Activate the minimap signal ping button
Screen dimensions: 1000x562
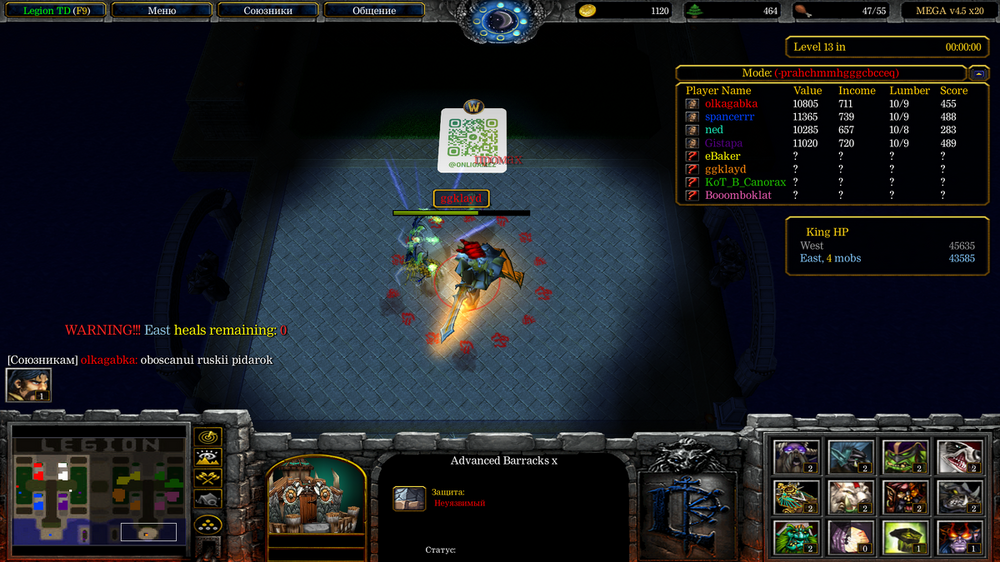pos(208,437)
